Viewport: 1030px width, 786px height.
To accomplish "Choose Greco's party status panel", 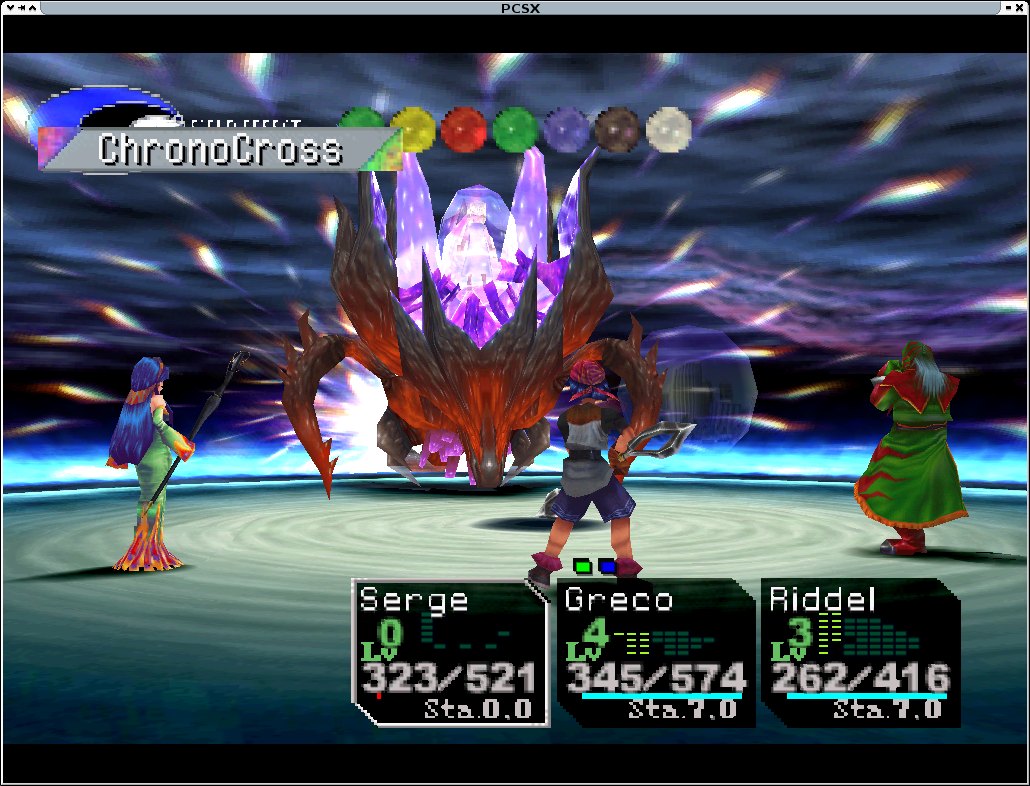I will tap(655, 652).
